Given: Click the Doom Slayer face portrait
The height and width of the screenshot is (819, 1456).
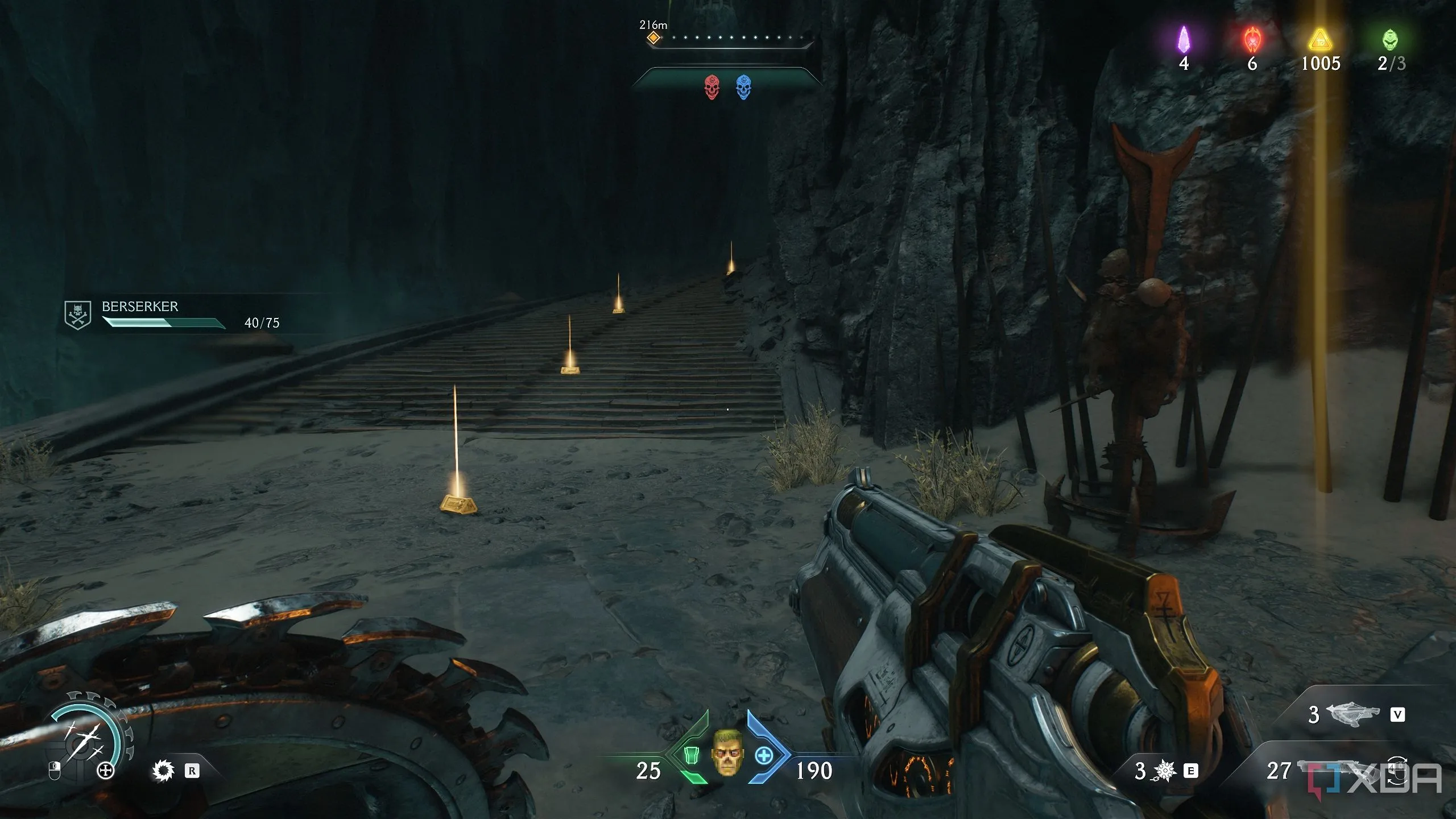Looking at the screenshot, I should (727, 752).
